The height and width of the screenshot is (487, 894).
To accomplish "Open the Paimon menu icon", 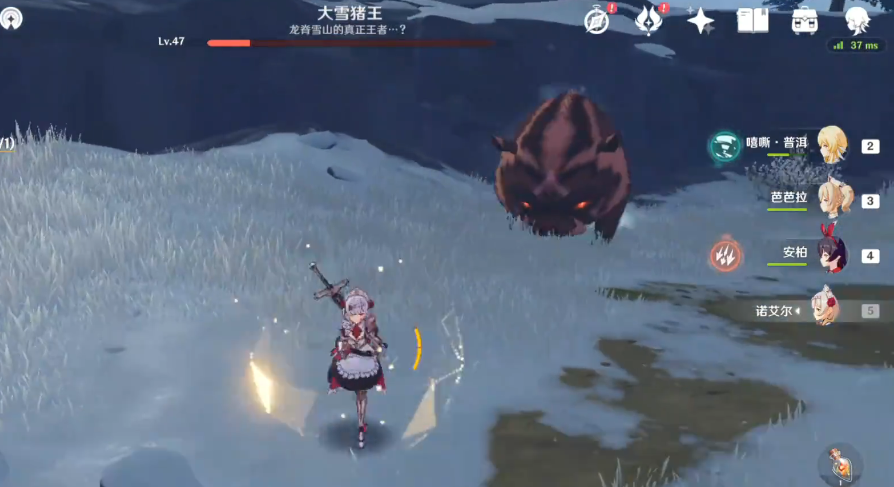I will pos(13,19).
